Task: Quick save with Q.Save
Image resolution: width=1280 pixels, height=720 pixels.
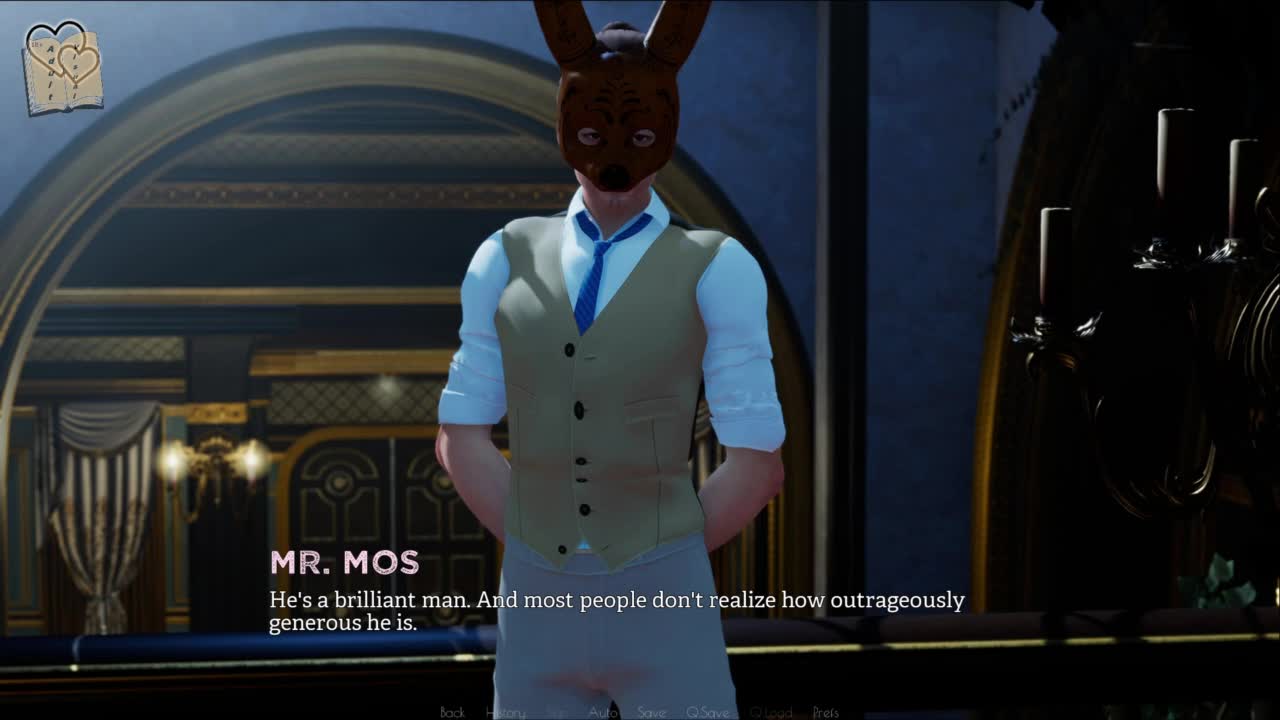Action: pyautogui.click(x=707, y=712)
